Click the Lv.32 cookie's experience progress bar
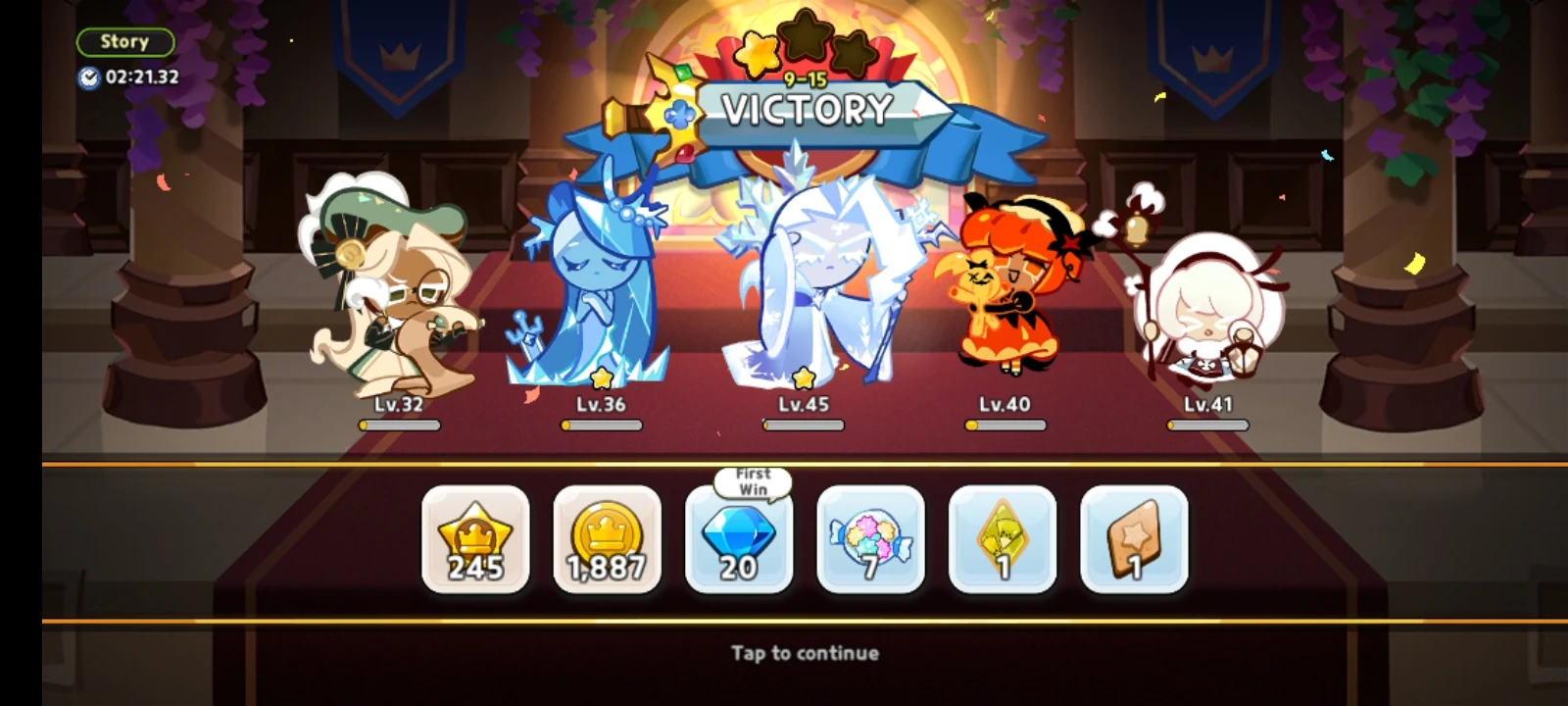 coord(399,424)
